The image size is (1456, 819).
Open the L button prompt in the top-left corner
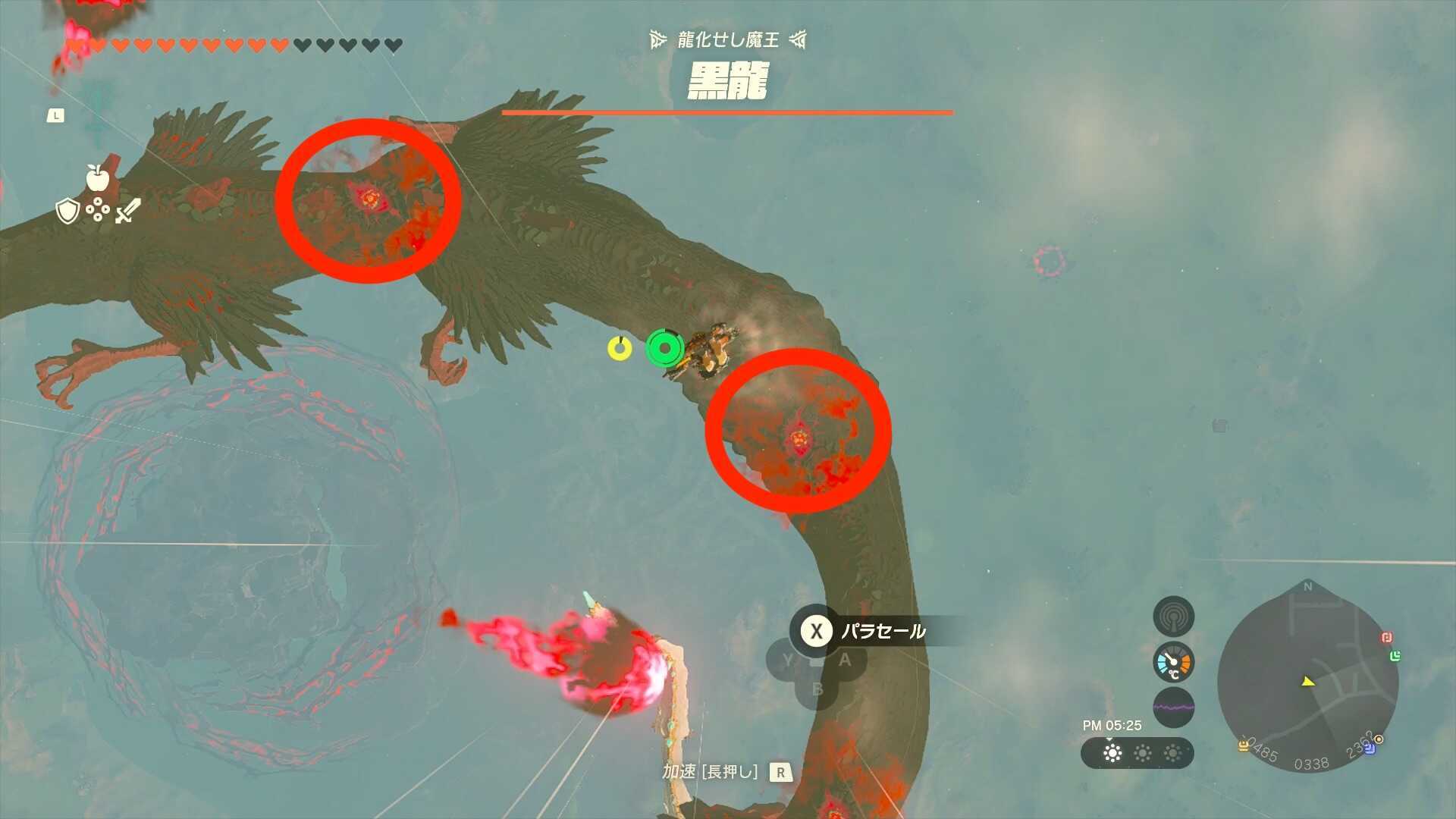(55, 115)
